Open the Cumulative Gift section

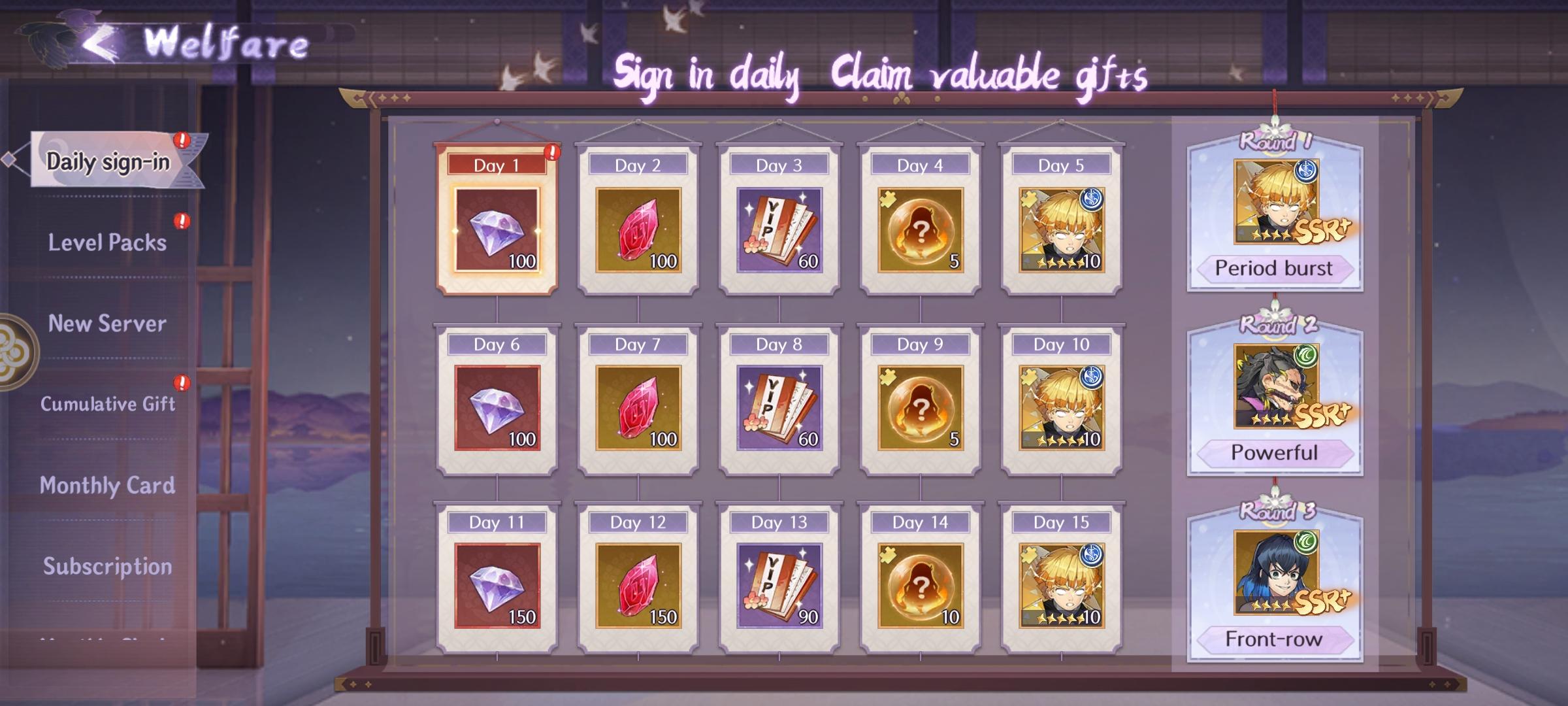[108, 404]
